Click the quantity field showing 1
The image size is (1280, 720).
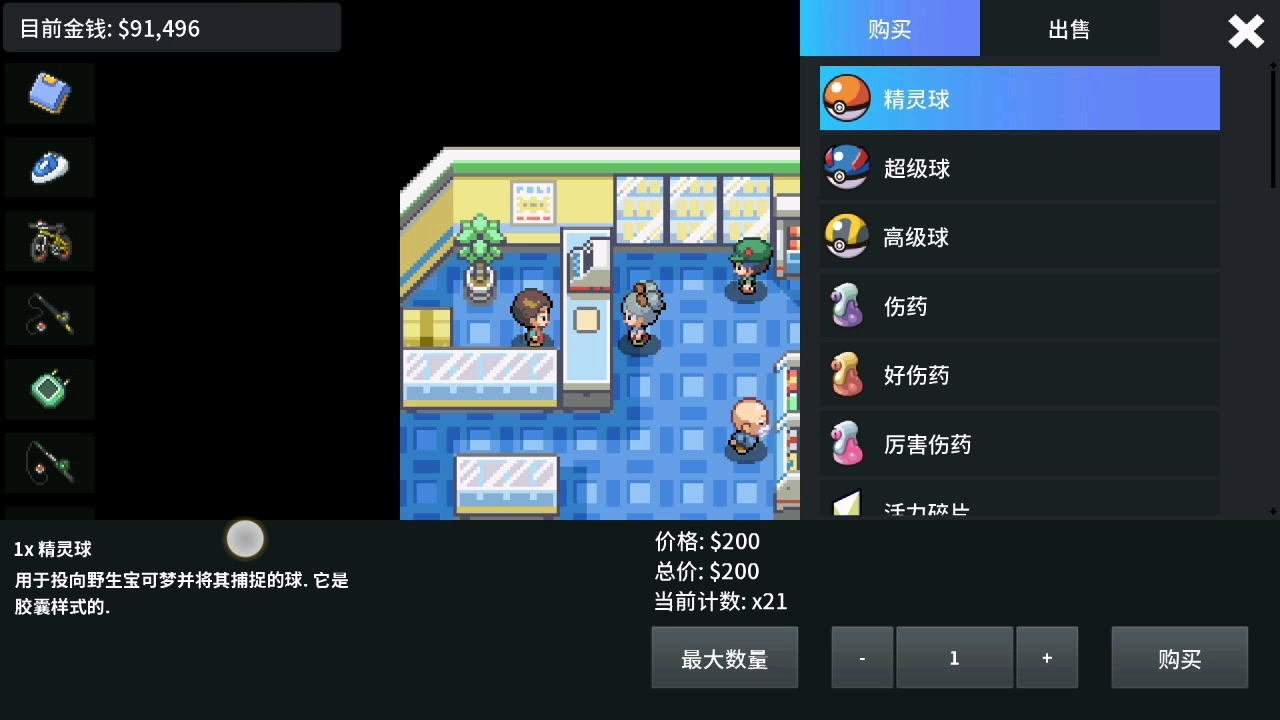tap(954, 657)
